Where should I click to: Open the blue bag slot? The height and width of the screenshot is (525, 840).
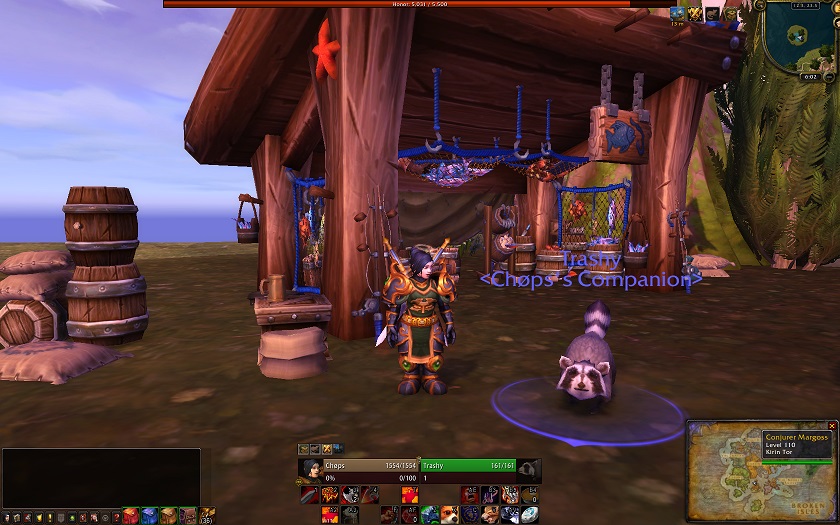148,516
